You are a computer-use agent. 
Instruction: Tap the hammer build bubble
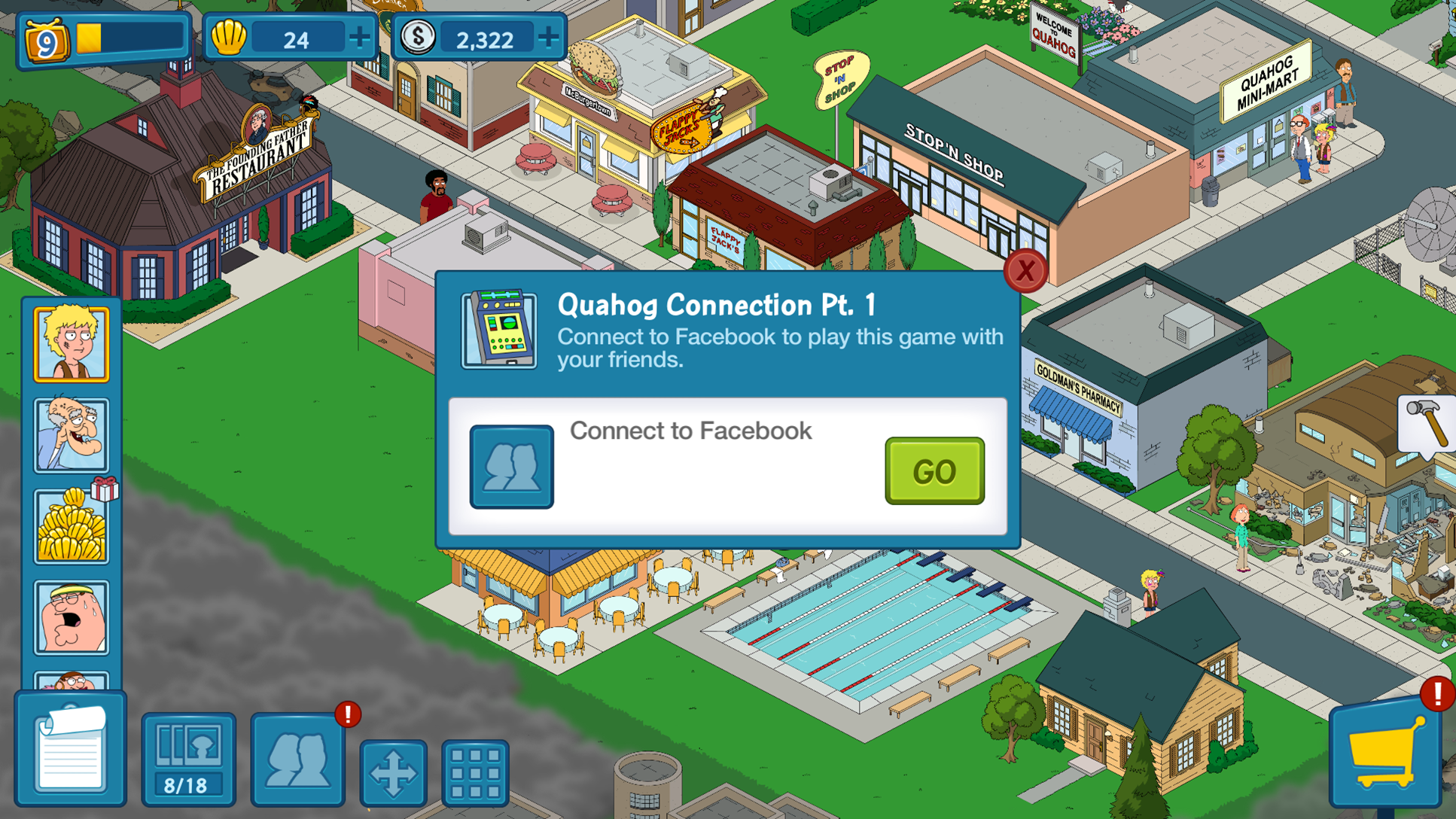pos(1427,424)
